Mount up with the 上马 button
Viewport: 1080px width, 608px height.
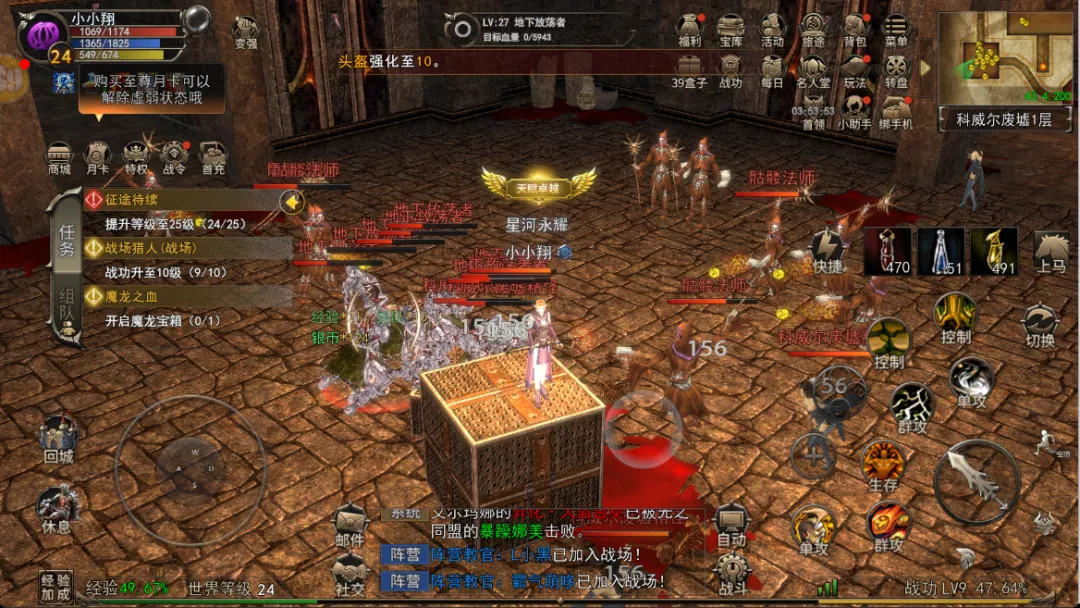(x=1051, y=251)
